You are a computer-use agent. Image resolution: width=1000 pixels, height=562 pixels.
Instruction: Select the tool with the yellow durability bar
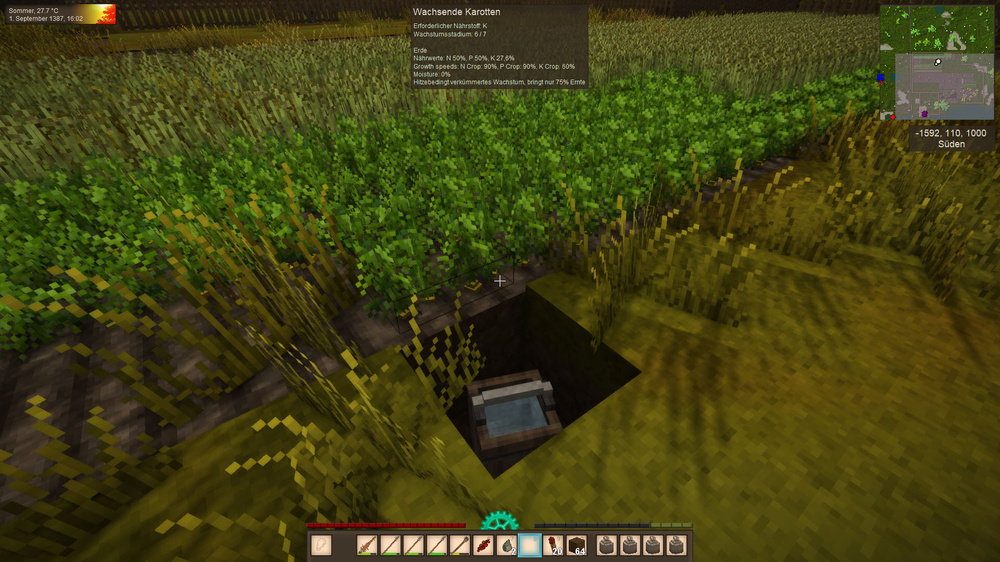click(461, 546)
